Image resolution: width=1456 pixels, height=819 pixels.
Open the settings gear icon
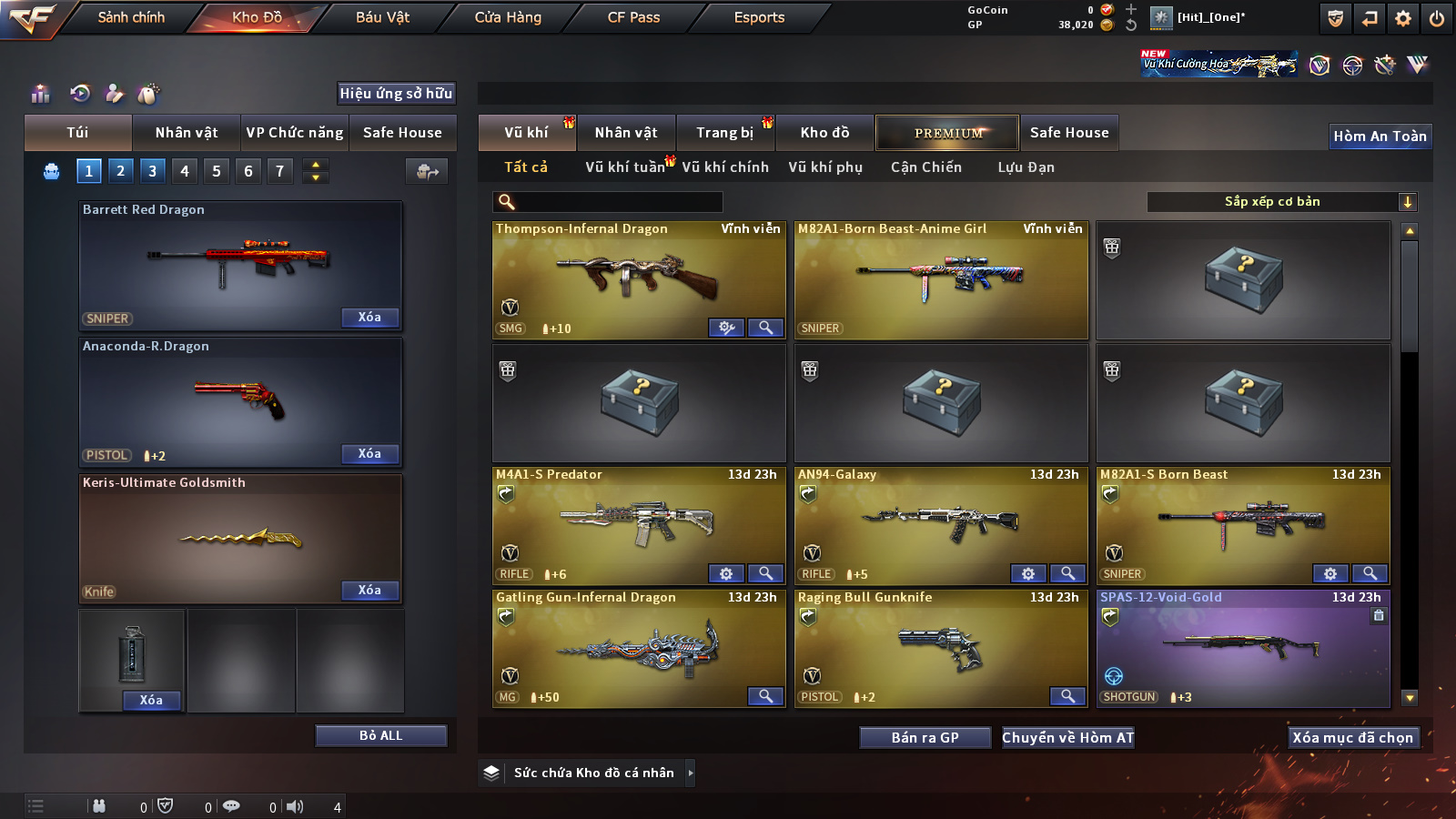tap(1403, 18)
